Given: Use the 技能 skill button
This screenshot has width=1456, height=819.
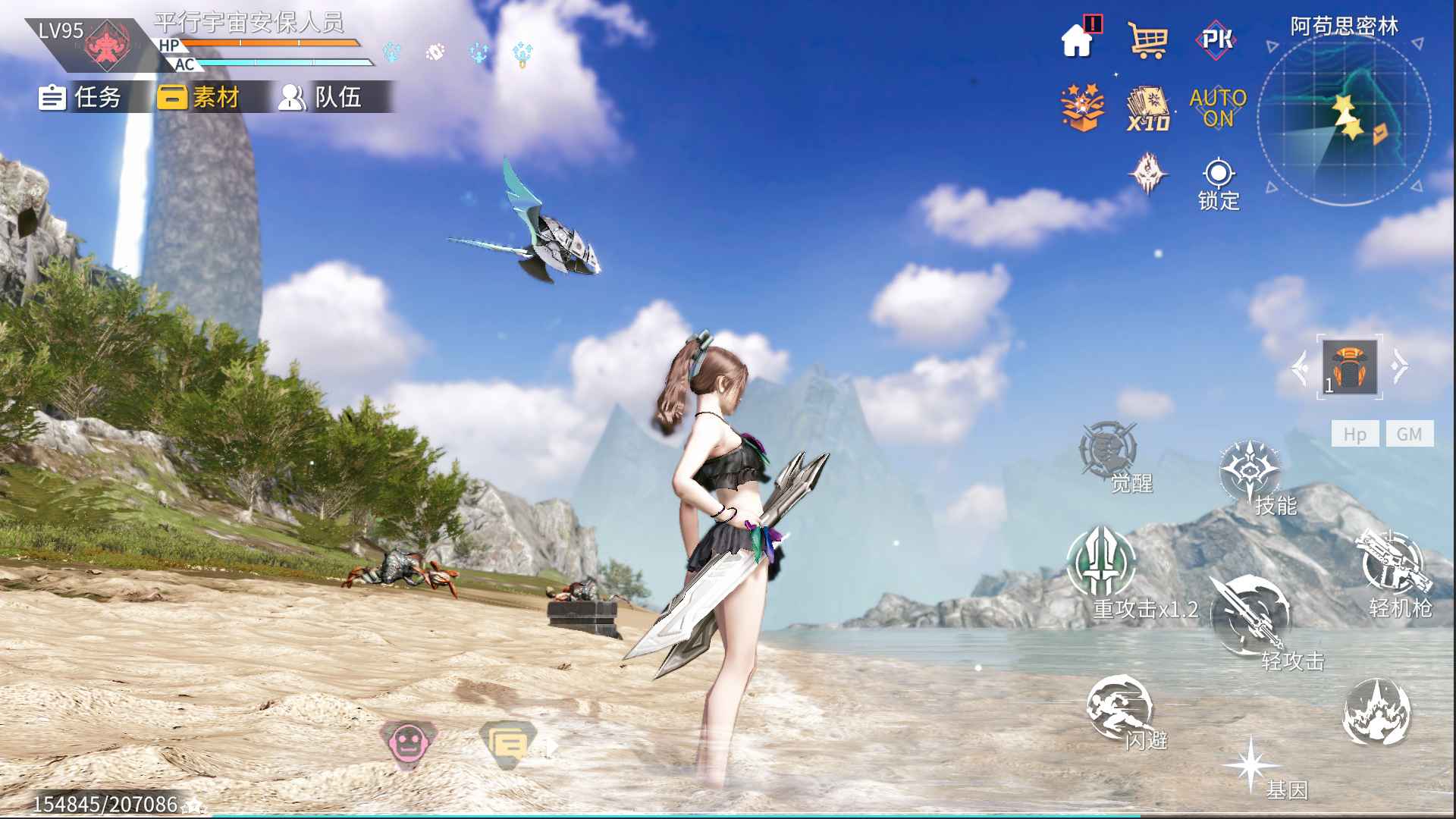Looking at the screenshot, I should pyautogui.click(x=1251, y=473).
